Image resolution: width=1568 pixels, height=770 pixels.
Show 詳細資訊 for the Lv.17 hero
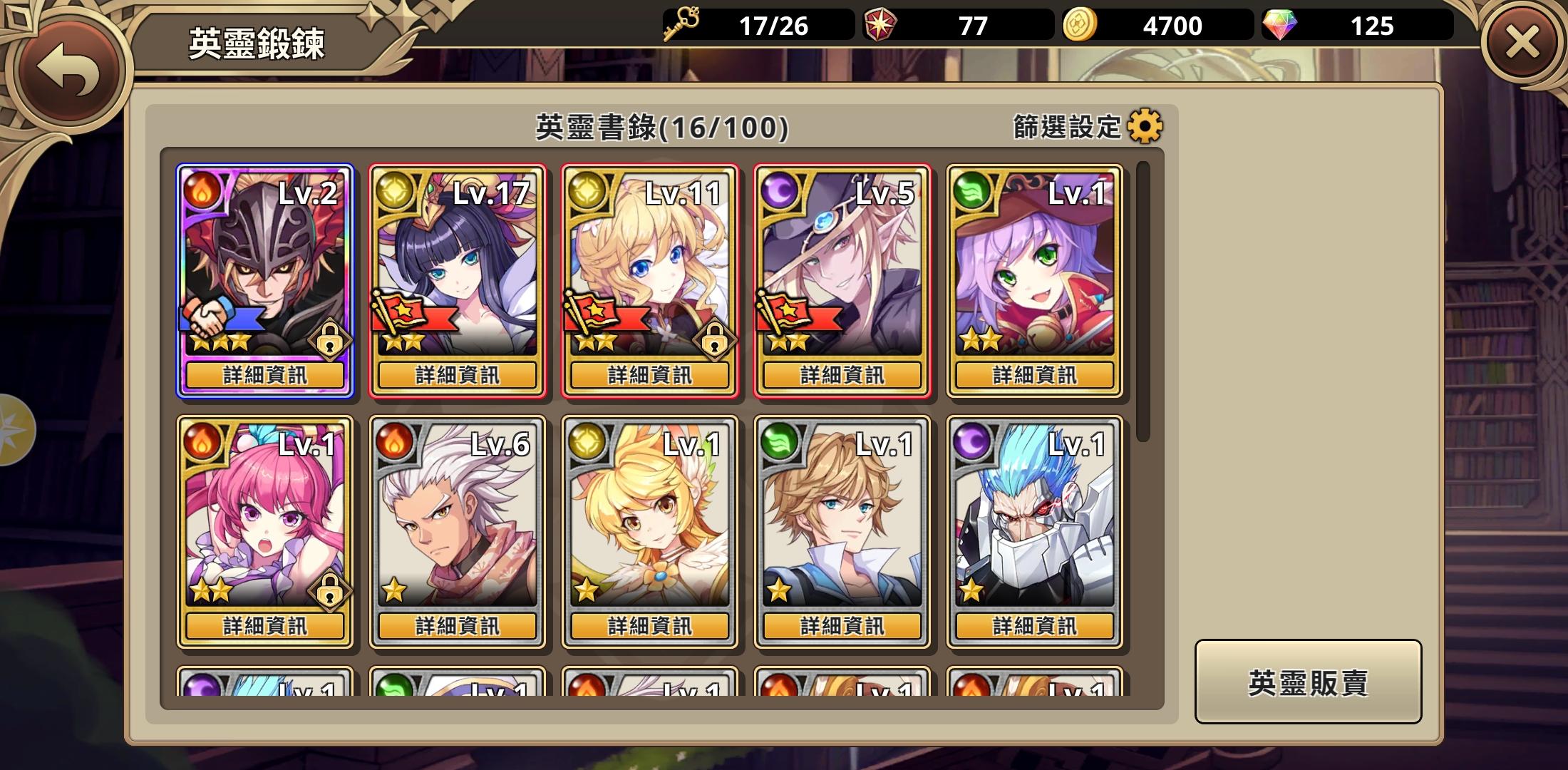[458, 375]
